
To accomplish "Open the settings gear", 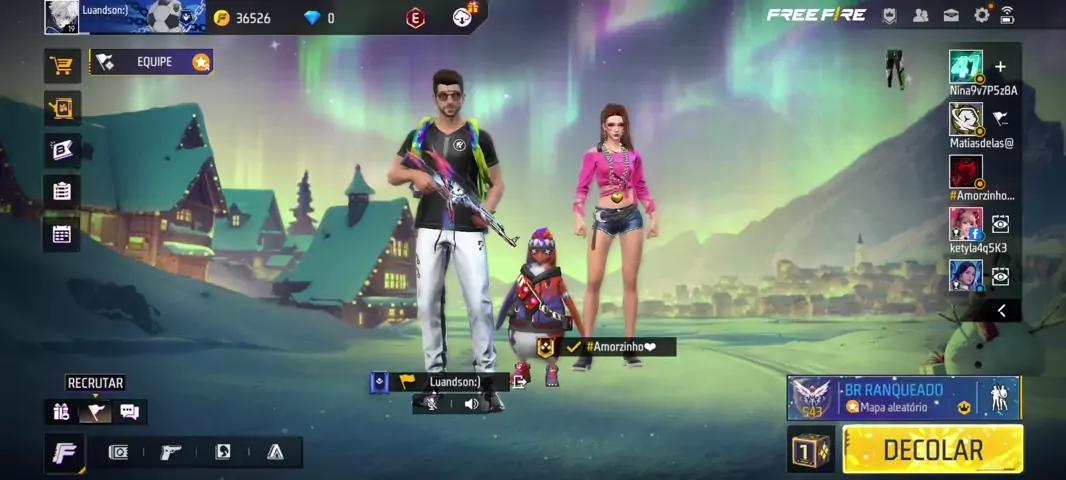I will tap(982, 15).
